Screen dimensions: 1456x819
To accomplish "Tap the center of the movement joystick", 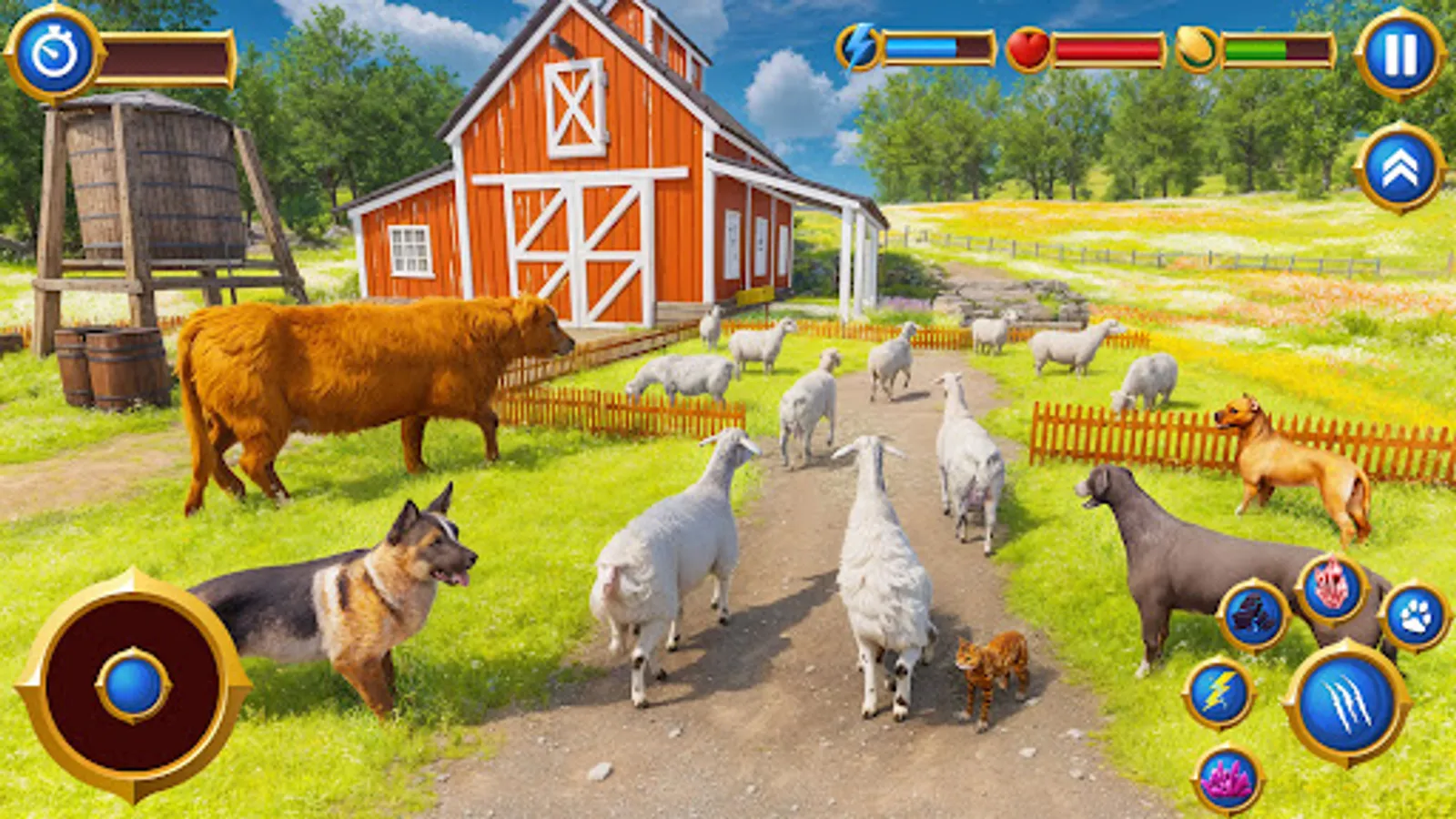I will 135,684.
